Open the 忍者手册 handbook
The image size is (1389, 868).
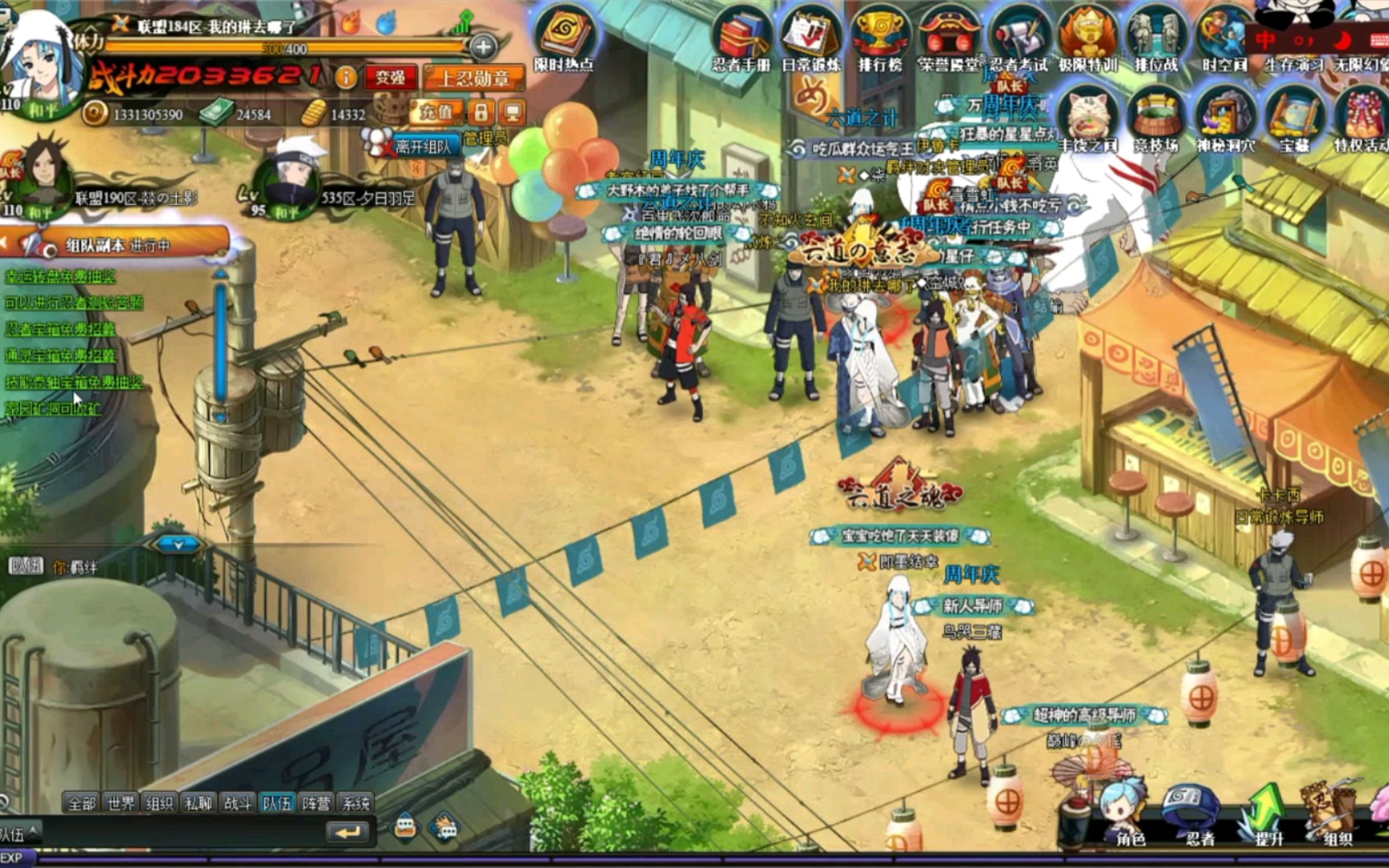pos(740,38)
